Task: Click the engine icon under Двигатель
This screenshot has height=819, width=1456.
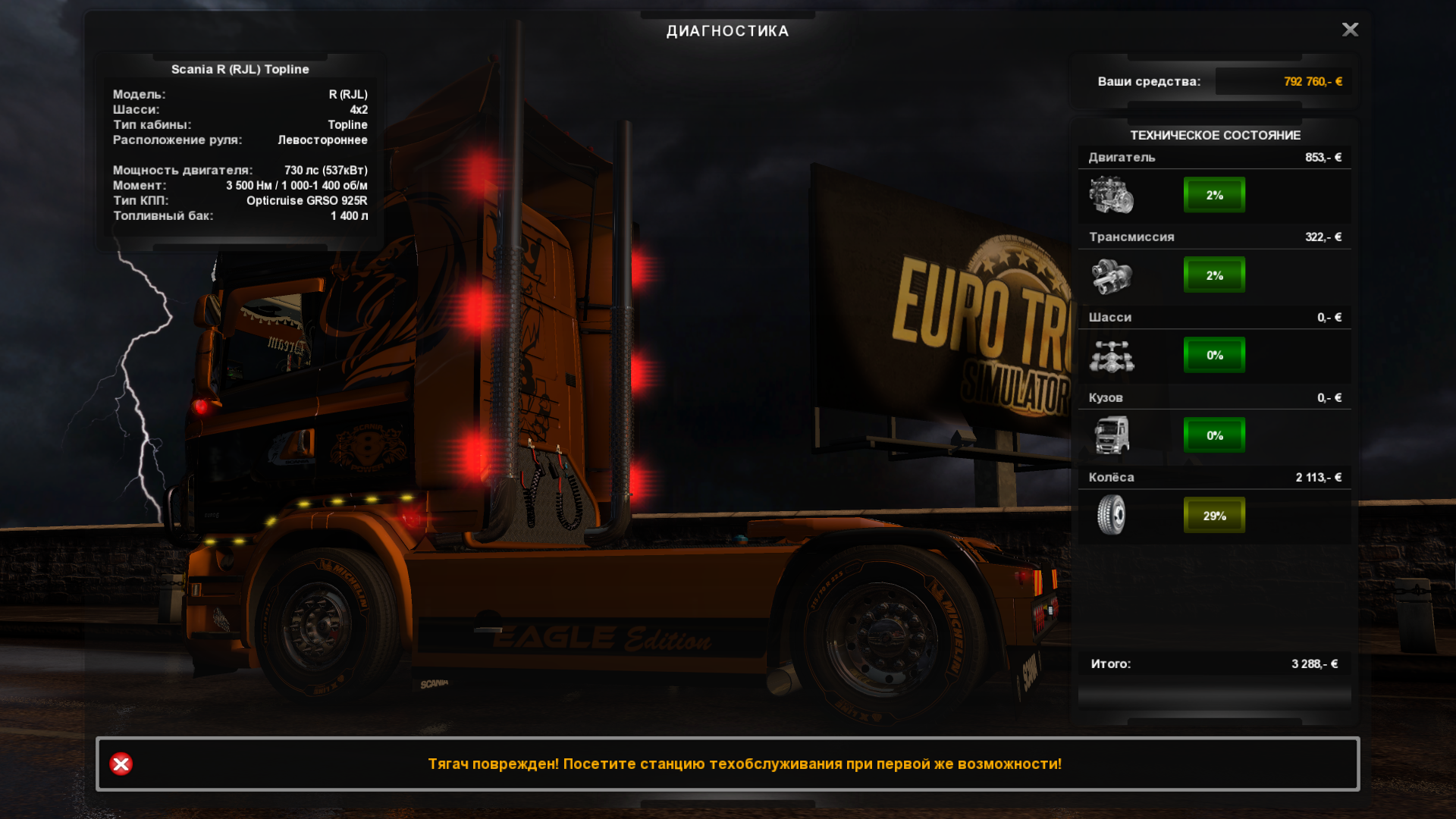Action: point(1111,195)
